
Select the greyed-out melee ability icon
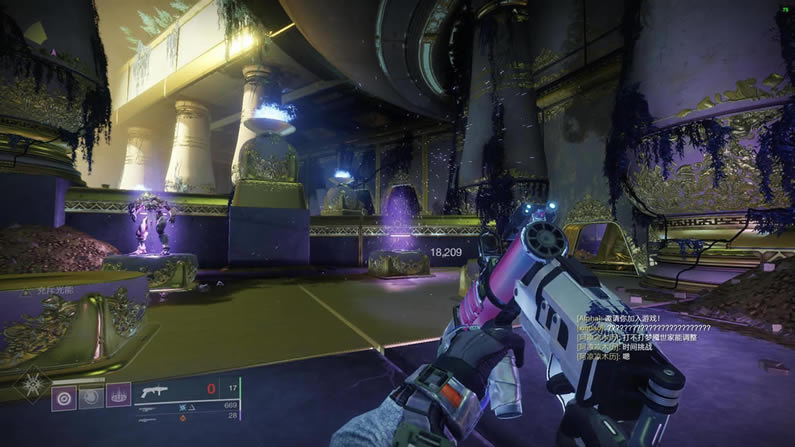click(x=92, y=396)
